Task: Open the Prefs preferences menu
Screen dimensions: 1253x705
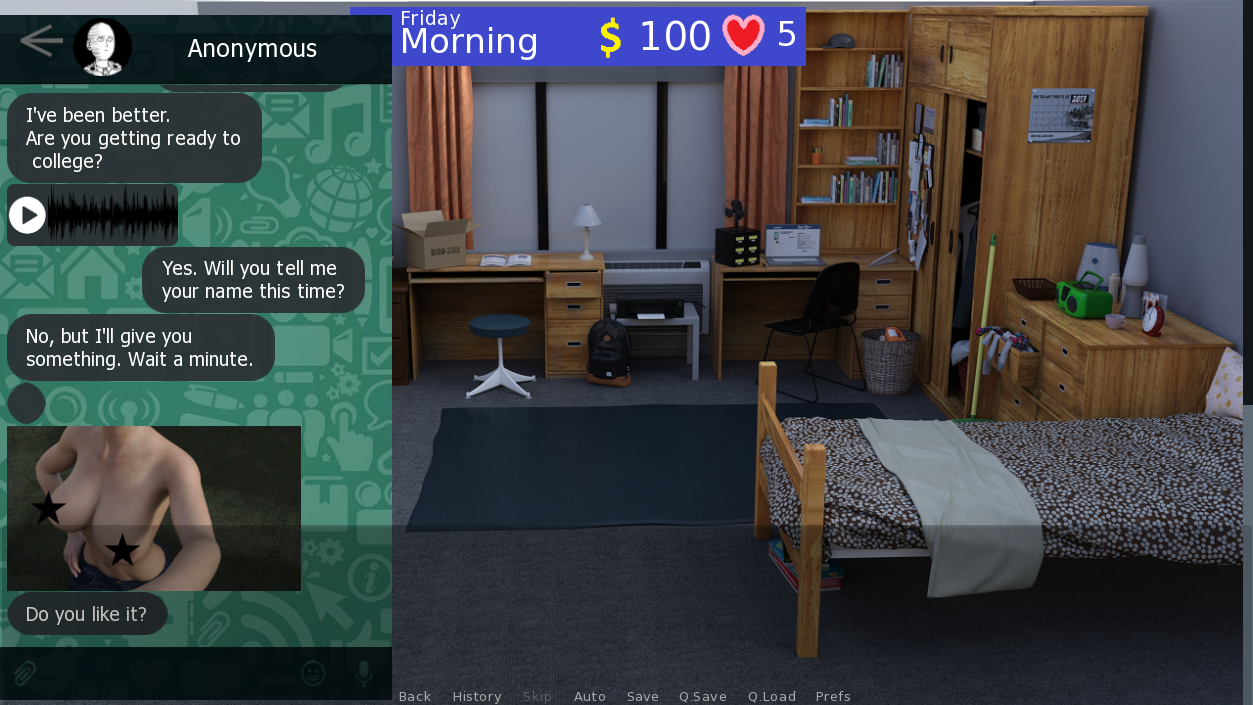Action: [833, 696]
